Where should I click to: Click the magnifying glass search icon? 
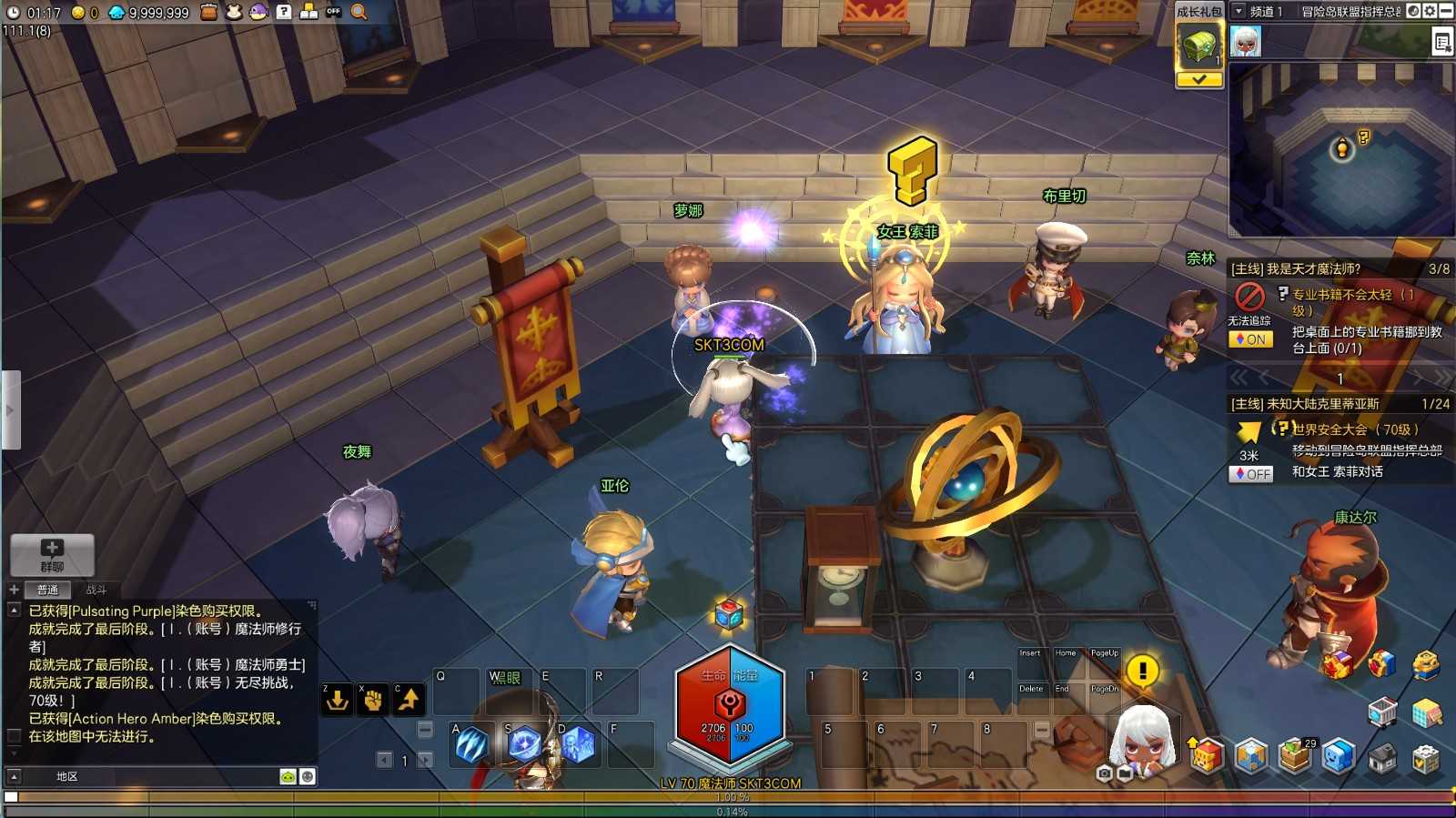(x=359, y=12)
